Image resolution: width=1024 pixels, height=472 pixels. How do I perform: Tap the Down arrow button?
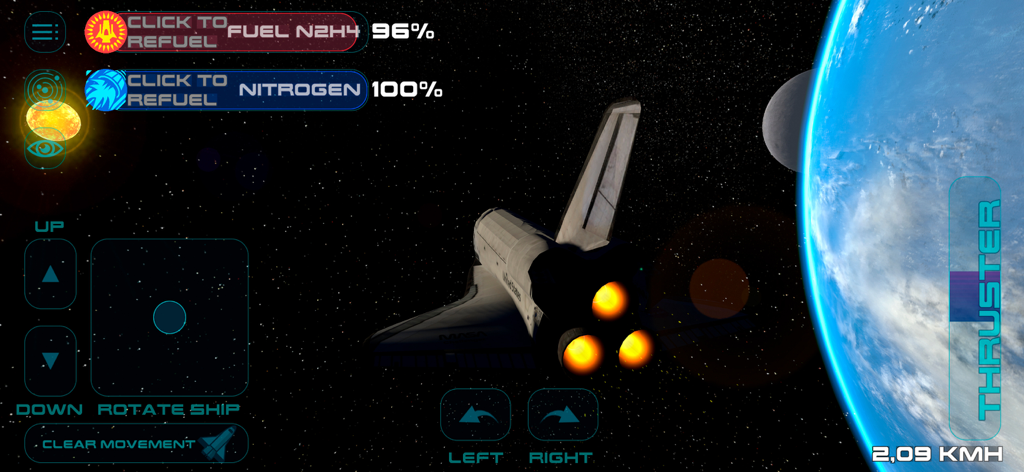coord(50,360)
